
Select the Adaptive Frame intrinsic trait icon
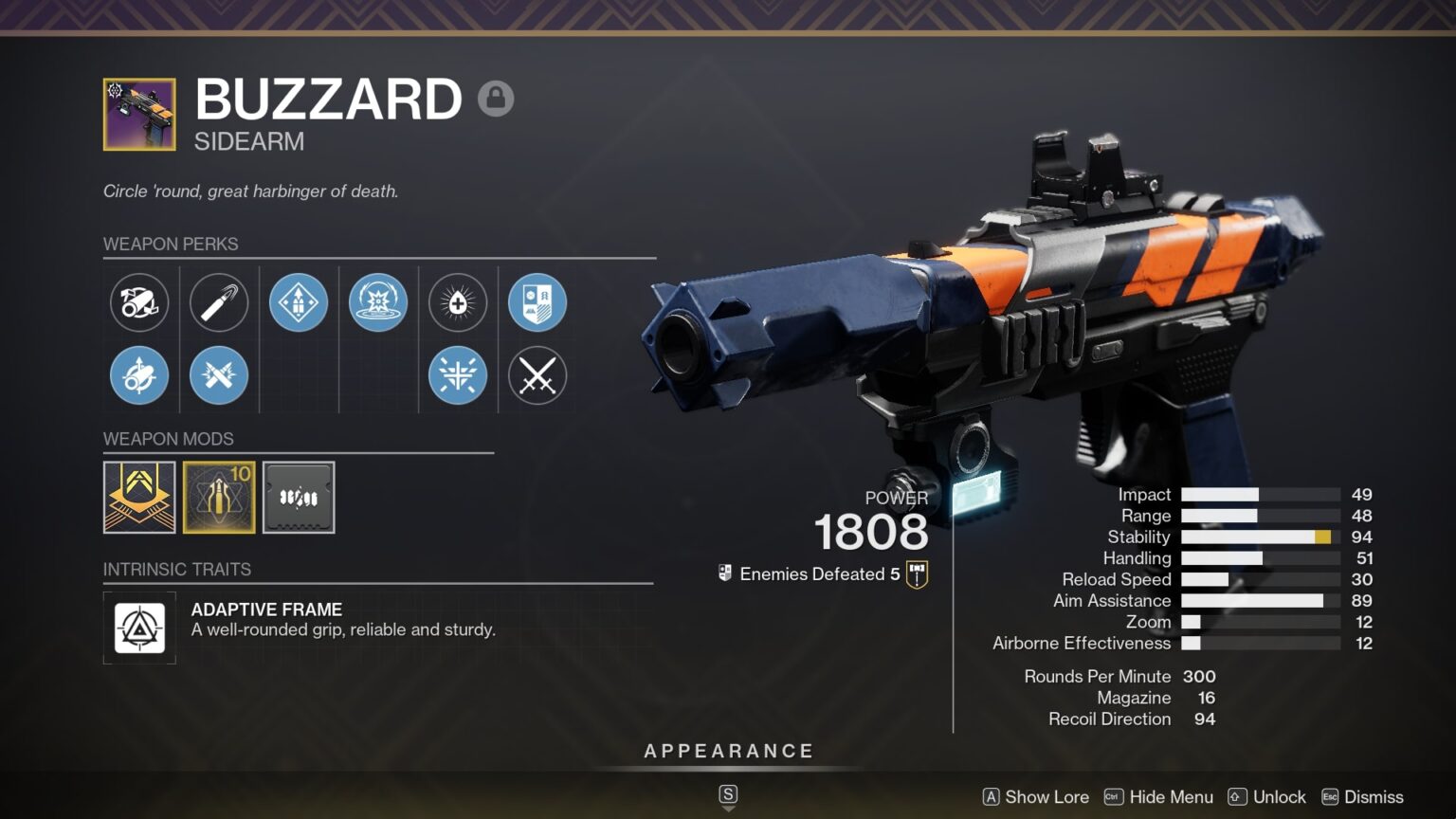point(139,627)
